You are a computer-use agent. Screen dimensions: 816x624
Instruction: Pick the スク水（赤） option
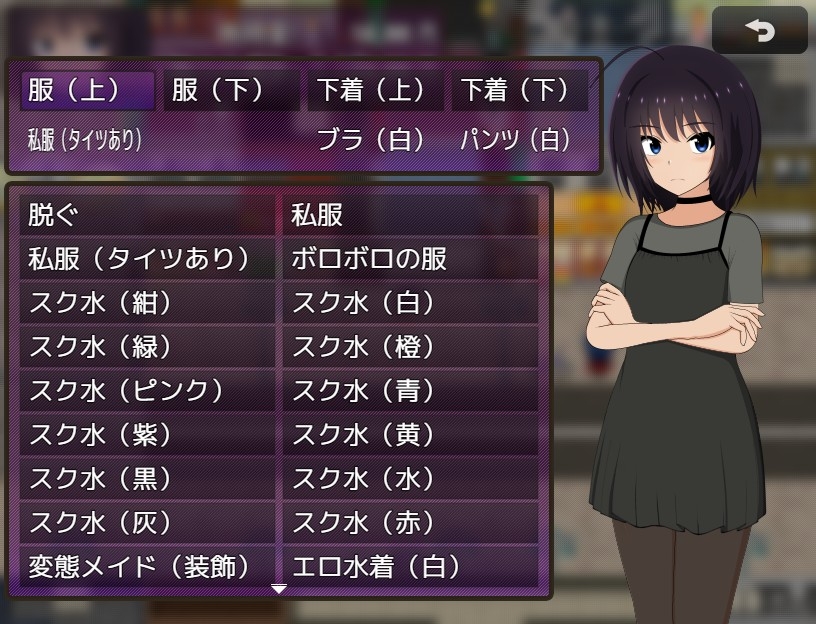tap(410, 523)
